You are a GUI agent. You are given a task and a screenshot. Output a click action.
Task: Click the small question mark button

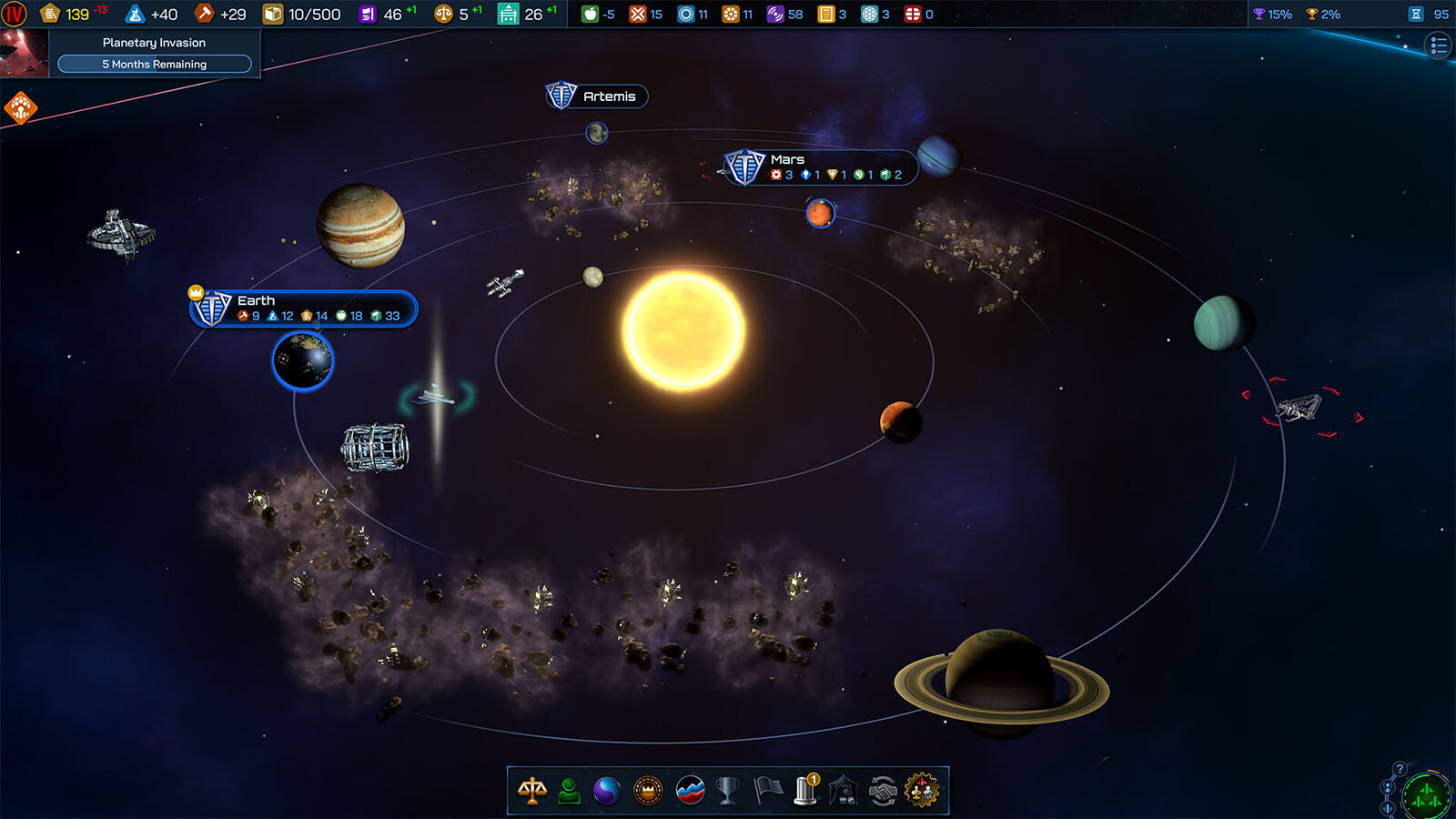(x=1400, y=769)
